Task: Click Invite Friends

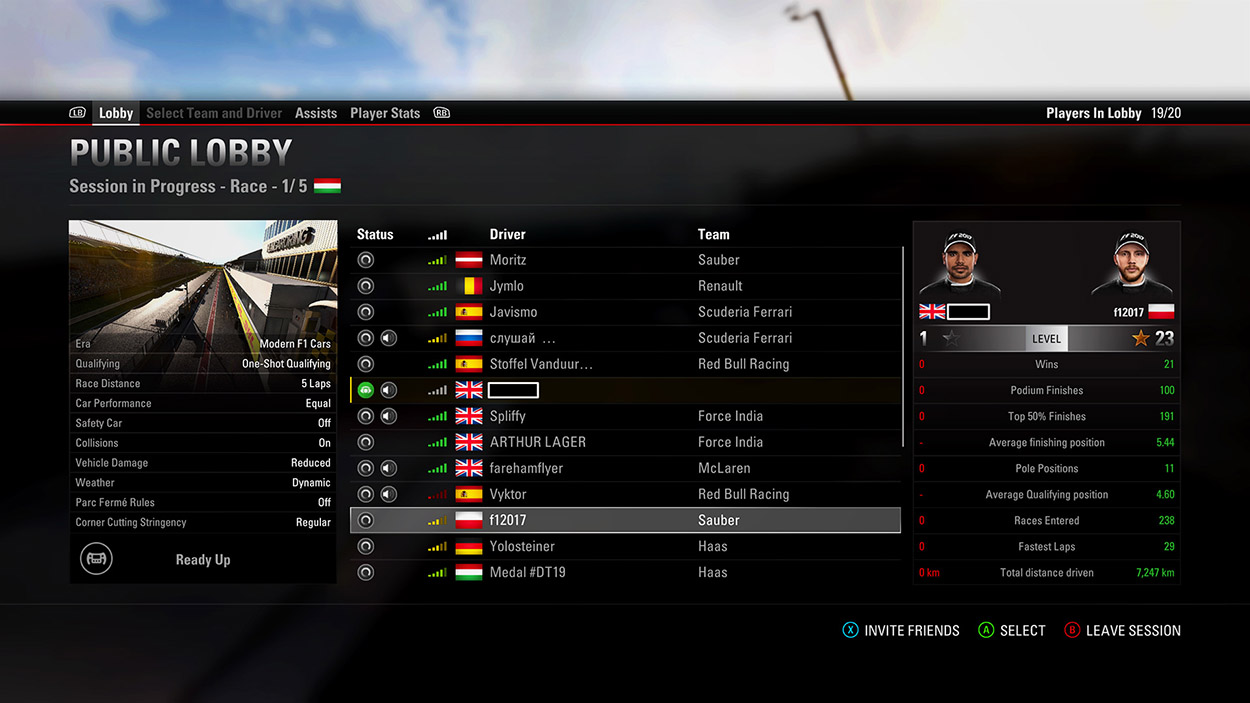Action: (901, 631)
